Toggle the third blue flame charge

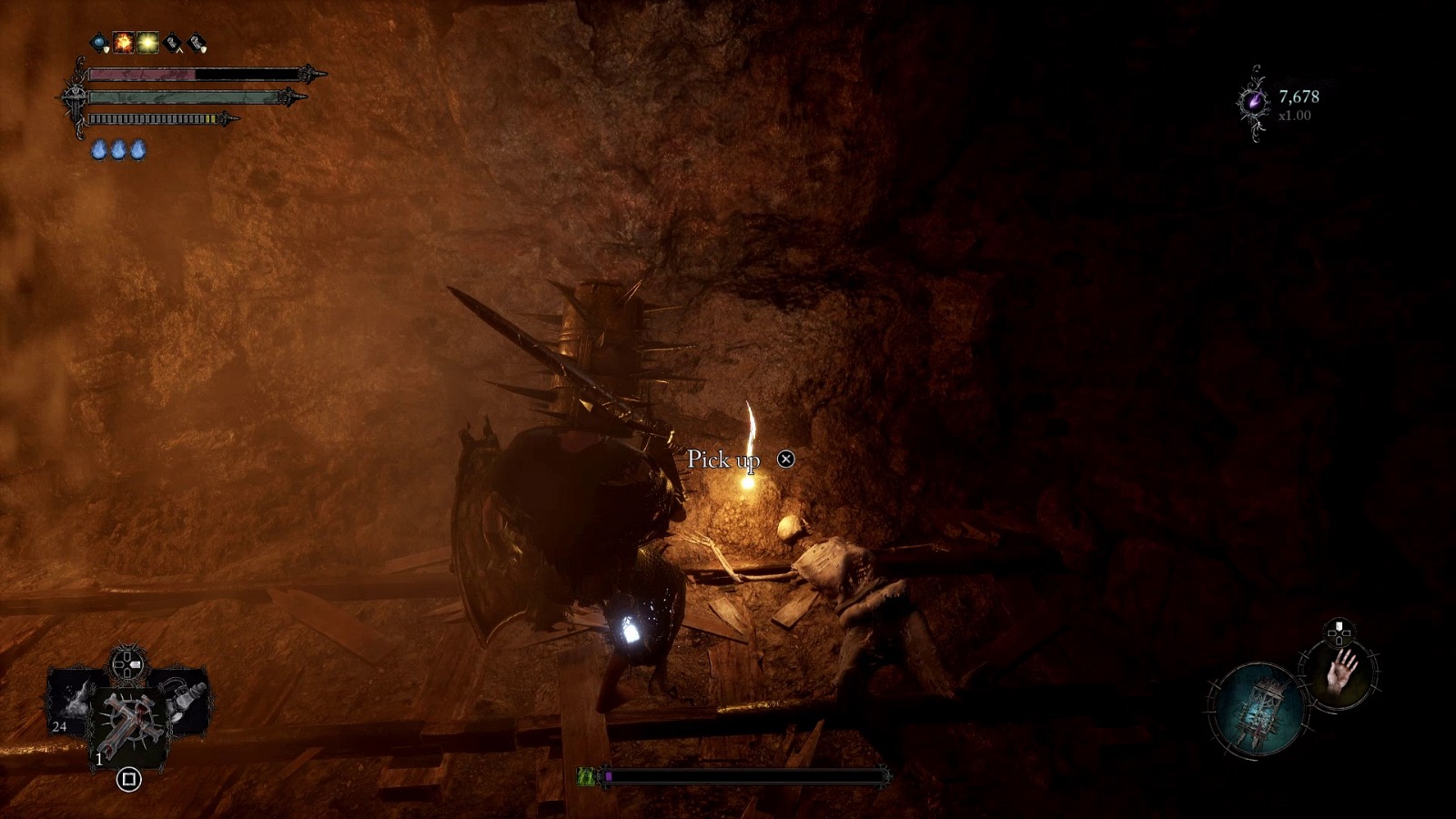point(137,151)
